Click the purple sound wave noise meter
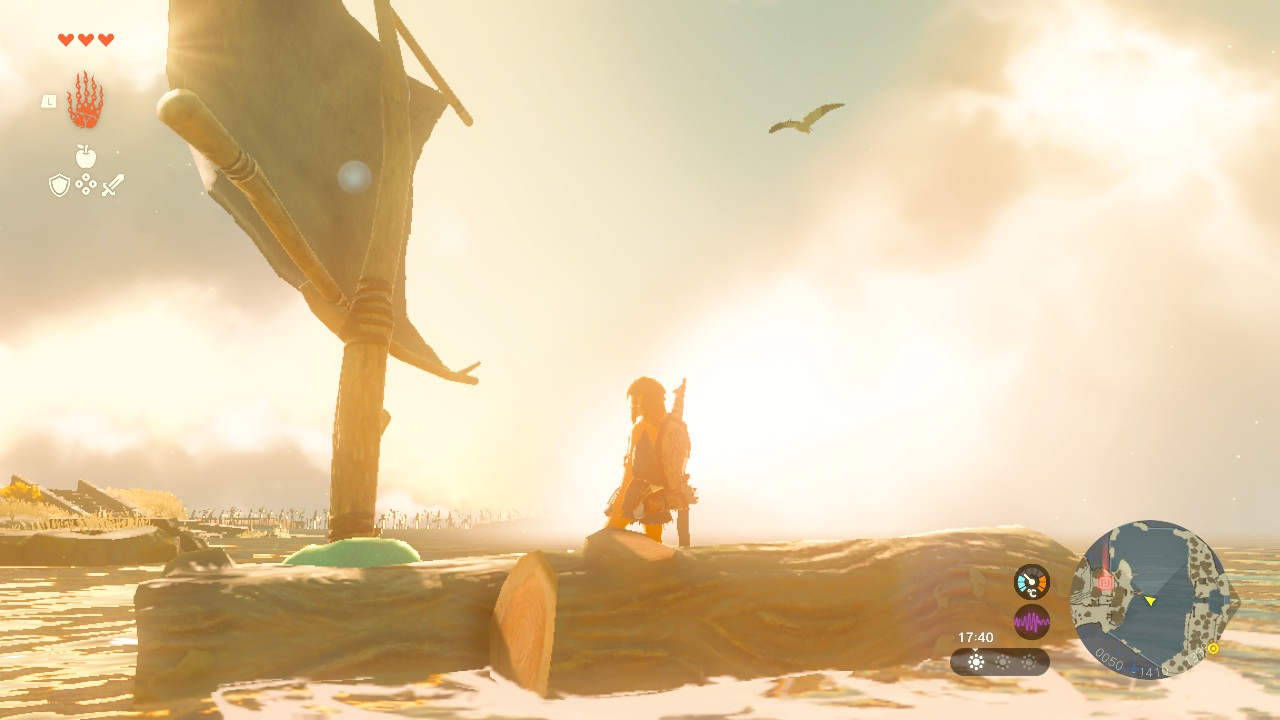 [1032, 622]
